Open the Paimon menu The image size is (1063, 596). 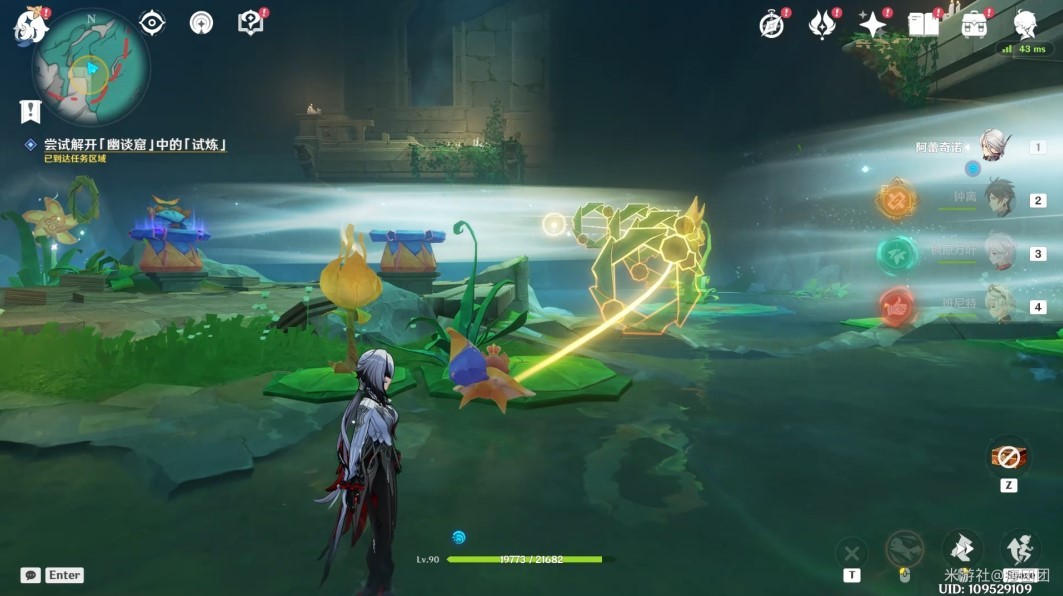[x=30, y=26]
